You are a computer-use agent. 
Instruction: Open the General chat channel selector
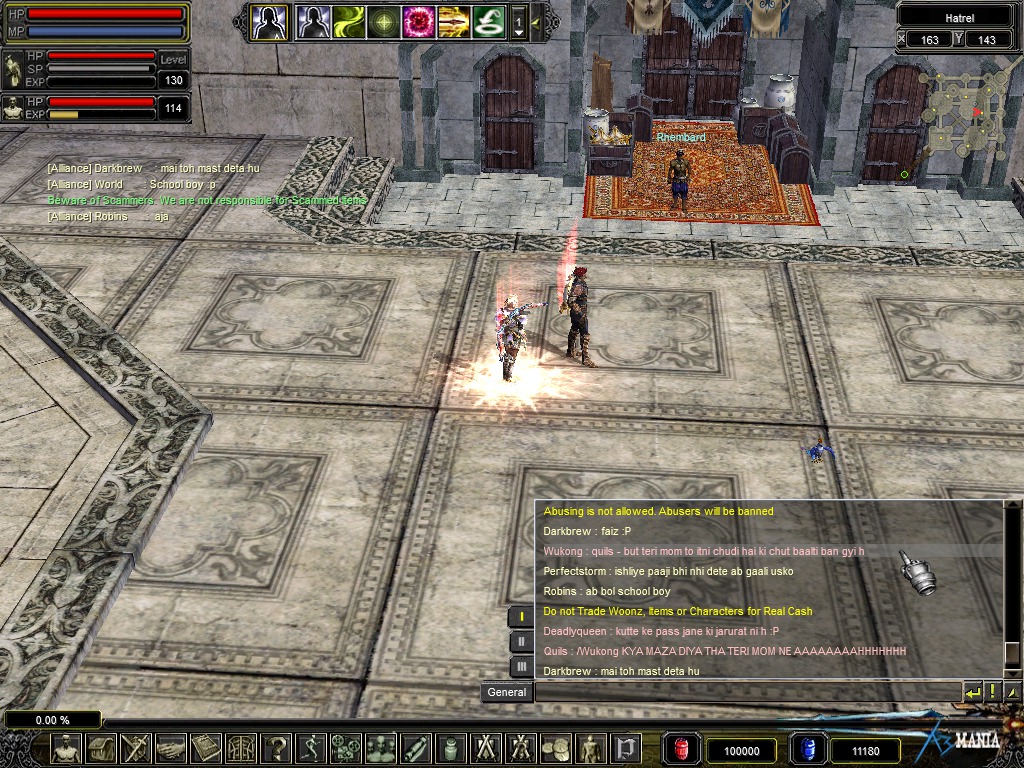pyautogui.click(x=506, y=692)
